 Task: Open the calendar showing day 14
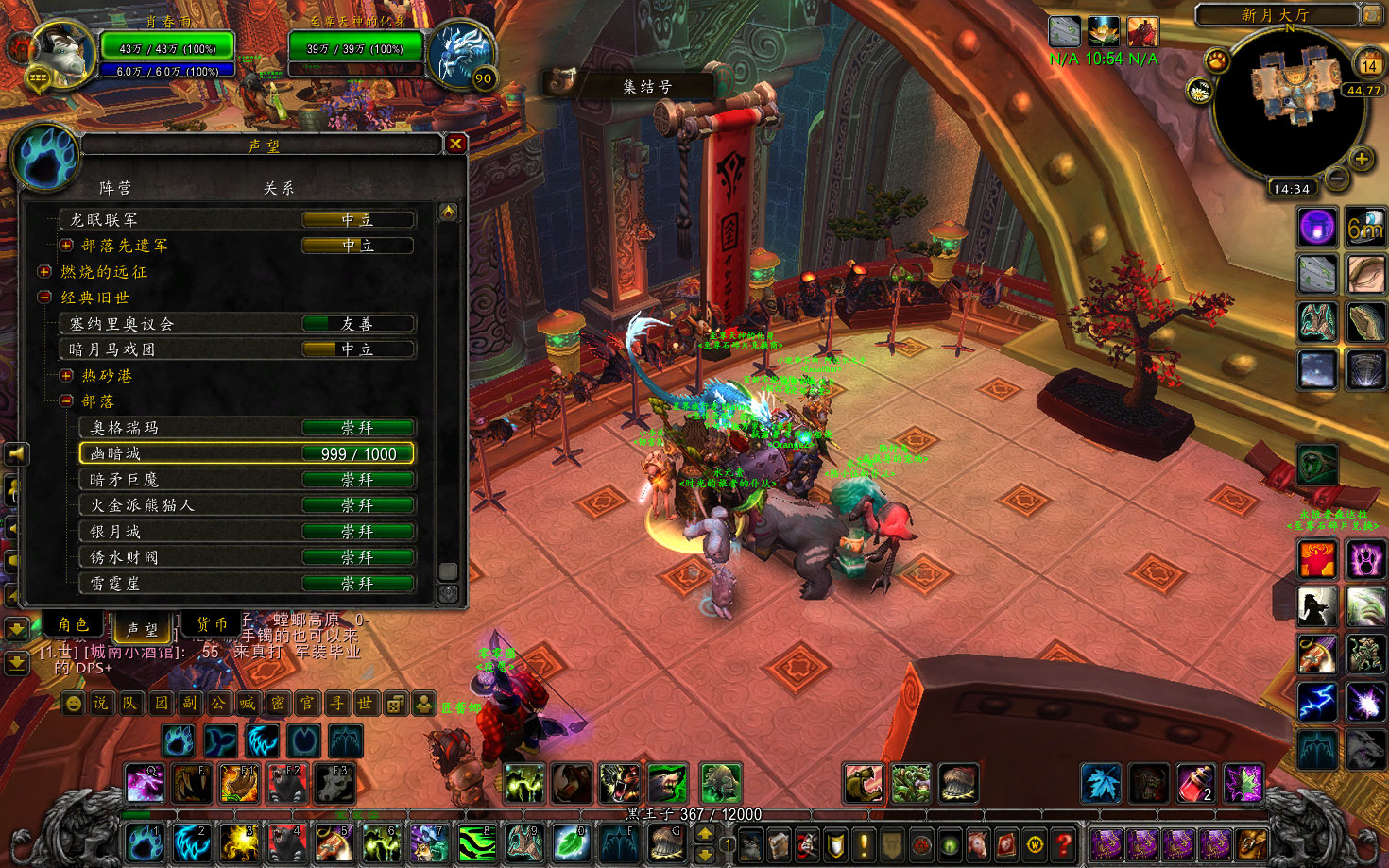click(x=1368, y=64)
